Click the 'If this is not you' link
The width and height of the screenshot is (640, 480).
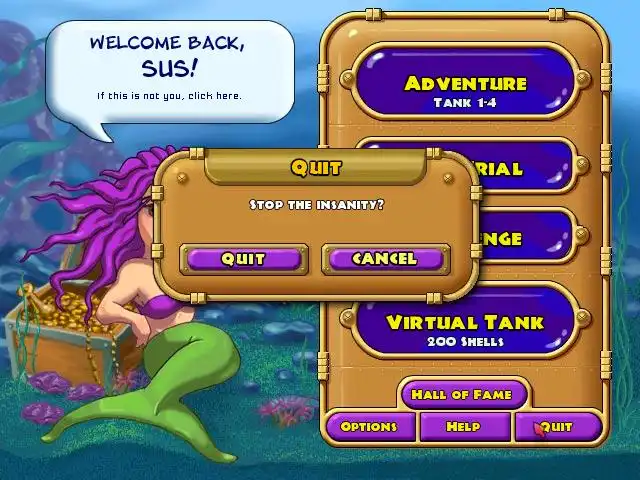pos(169,96)
